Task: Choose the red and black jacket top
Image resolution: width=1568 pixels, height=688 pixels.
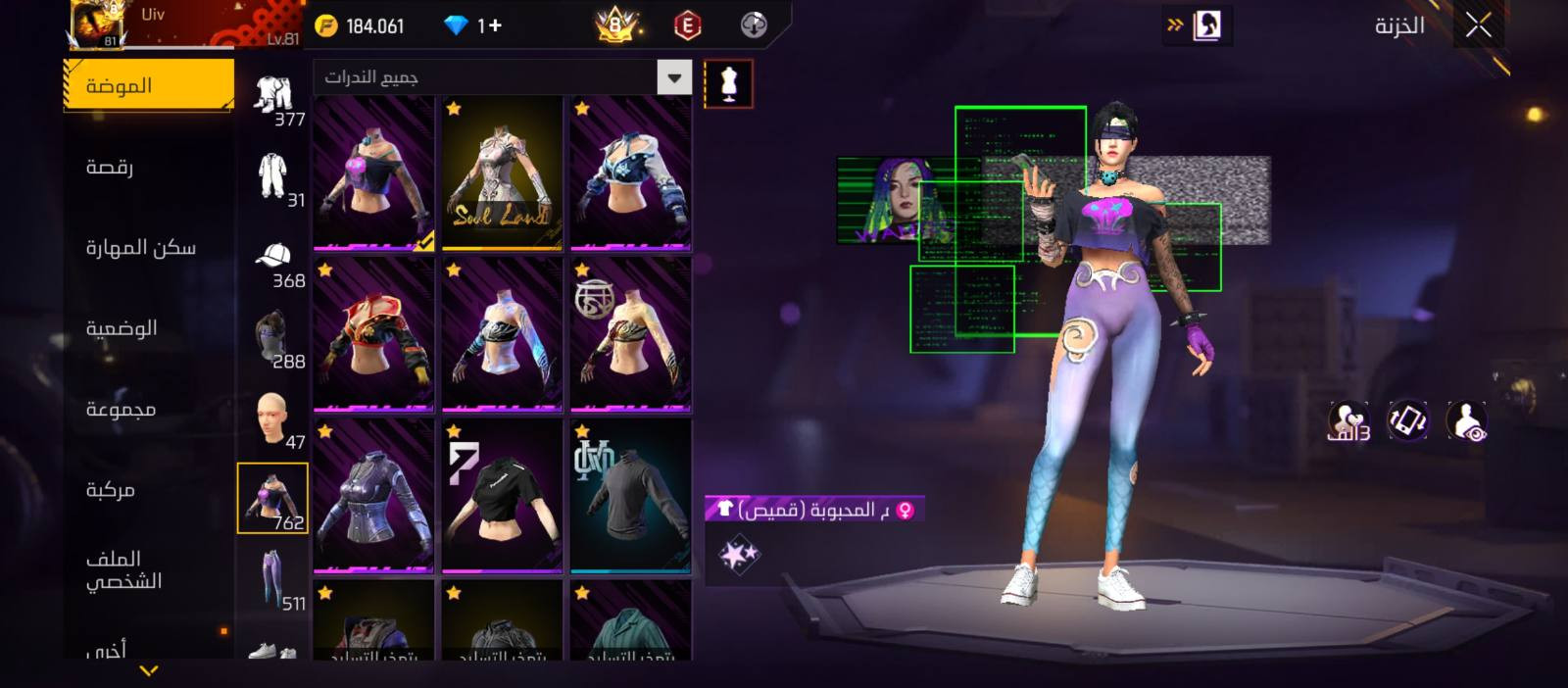Action: (x=373, y=334)
